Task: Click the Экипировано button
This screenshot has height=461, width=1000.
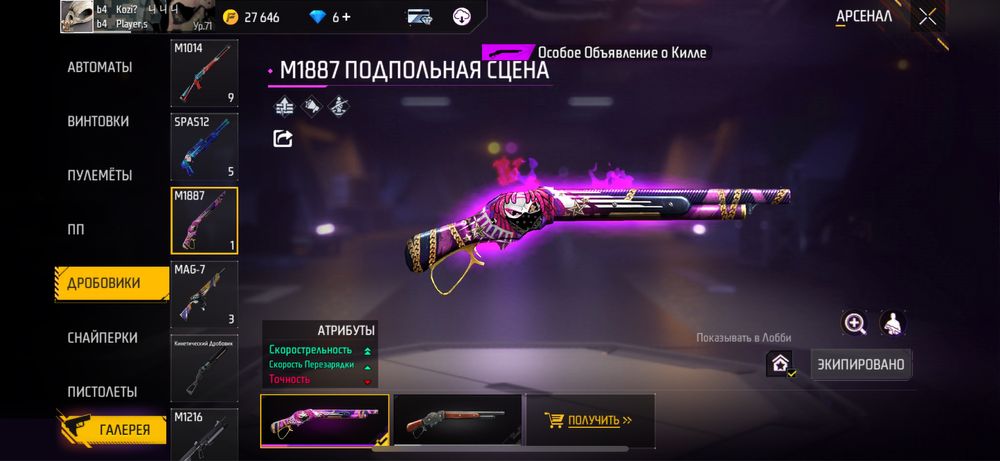Action: [x=861, y=364]
